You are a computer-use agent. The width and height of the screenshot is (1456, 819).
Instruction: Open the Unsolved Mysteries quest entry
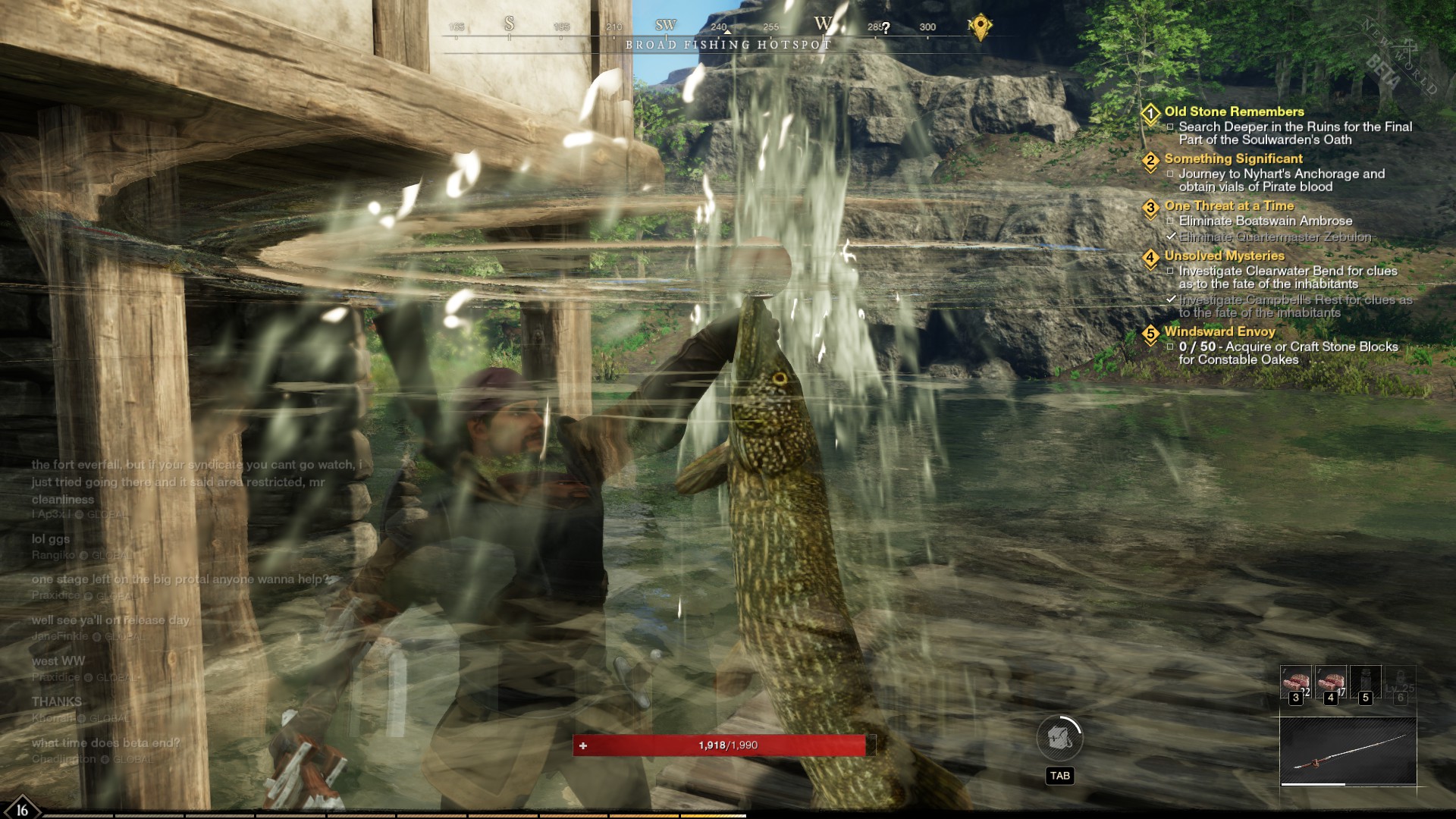[x=1224, y=256]
